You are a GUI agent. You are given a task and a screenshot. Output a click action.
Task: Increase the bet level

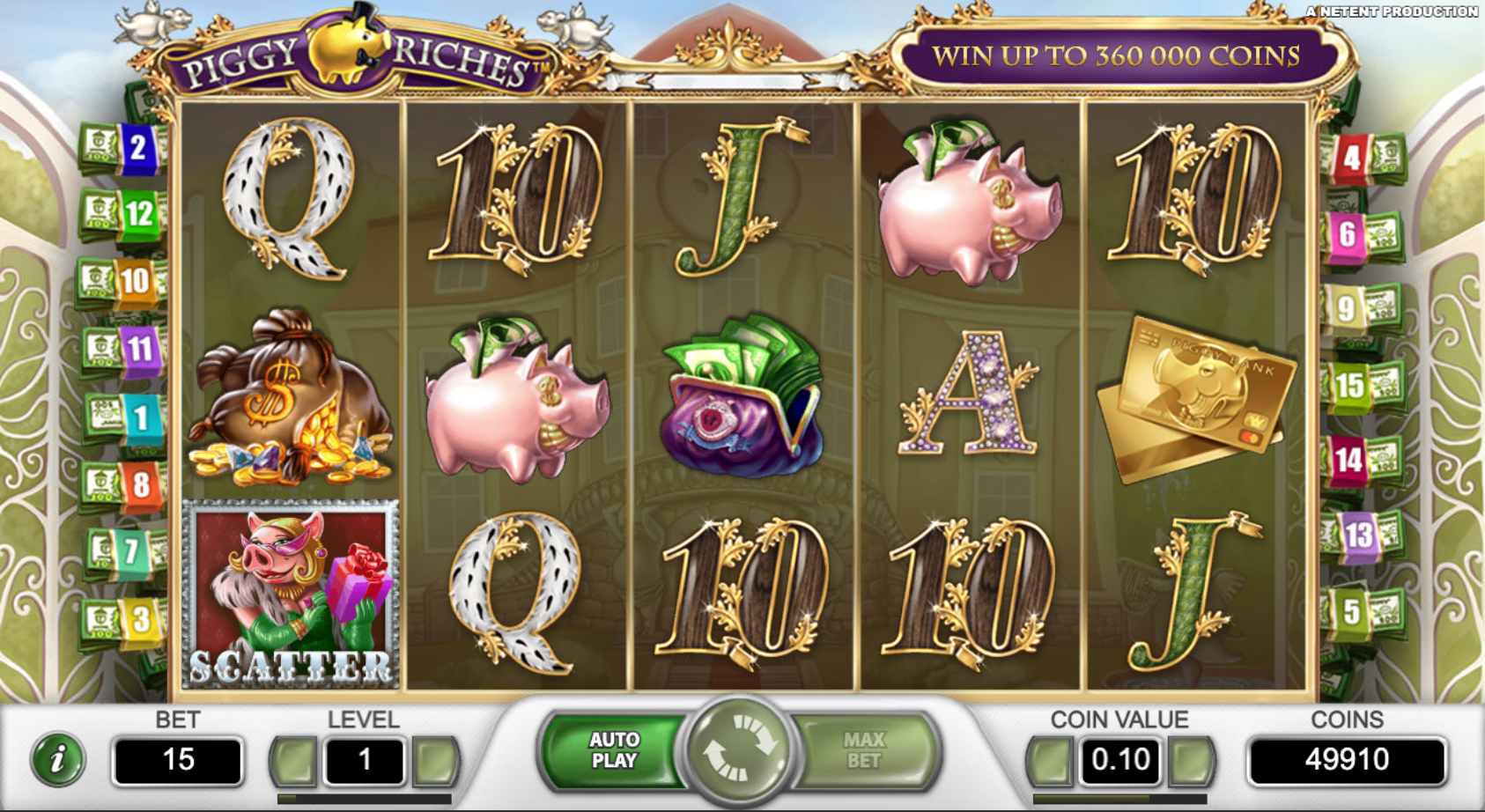pos(435,760)
